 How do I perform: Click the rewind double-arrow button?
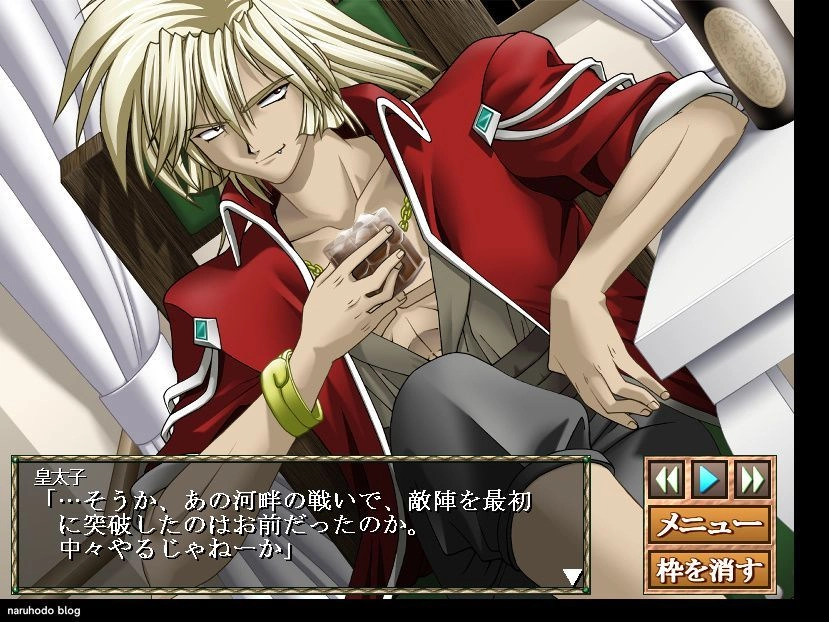click(666, 479)
